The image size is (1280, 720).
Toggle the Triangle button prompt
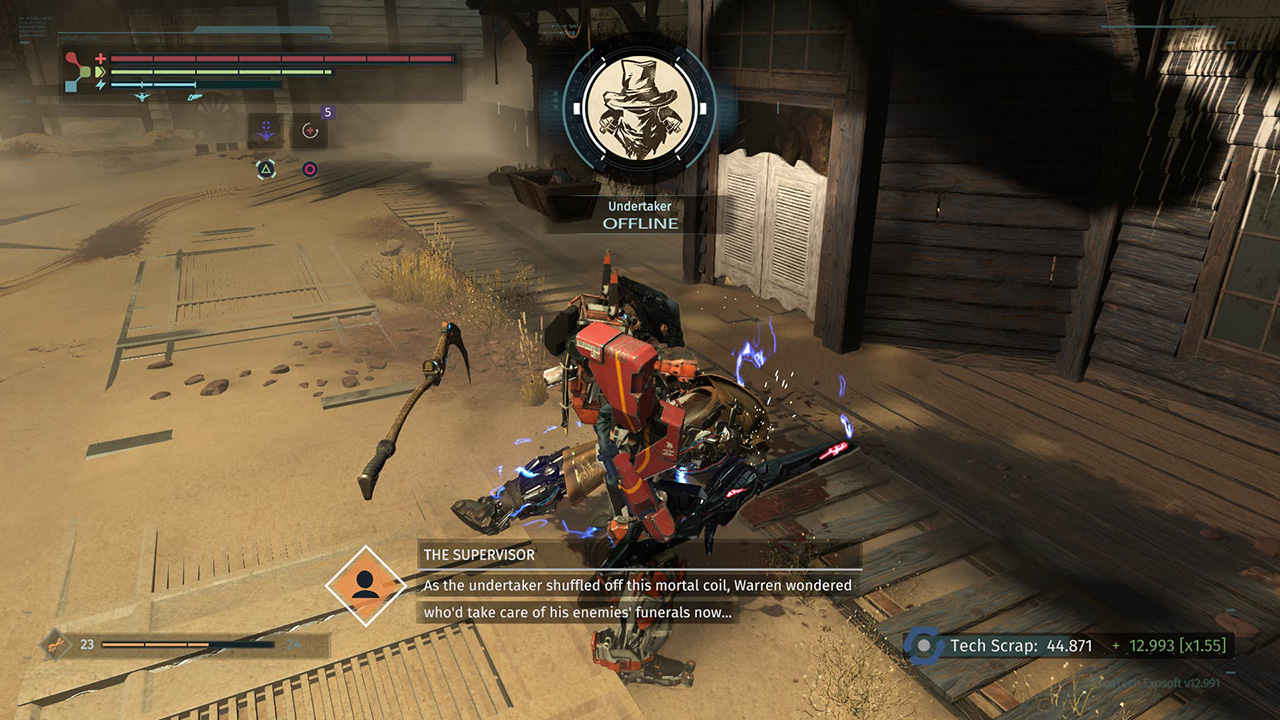tap(266, 168)
